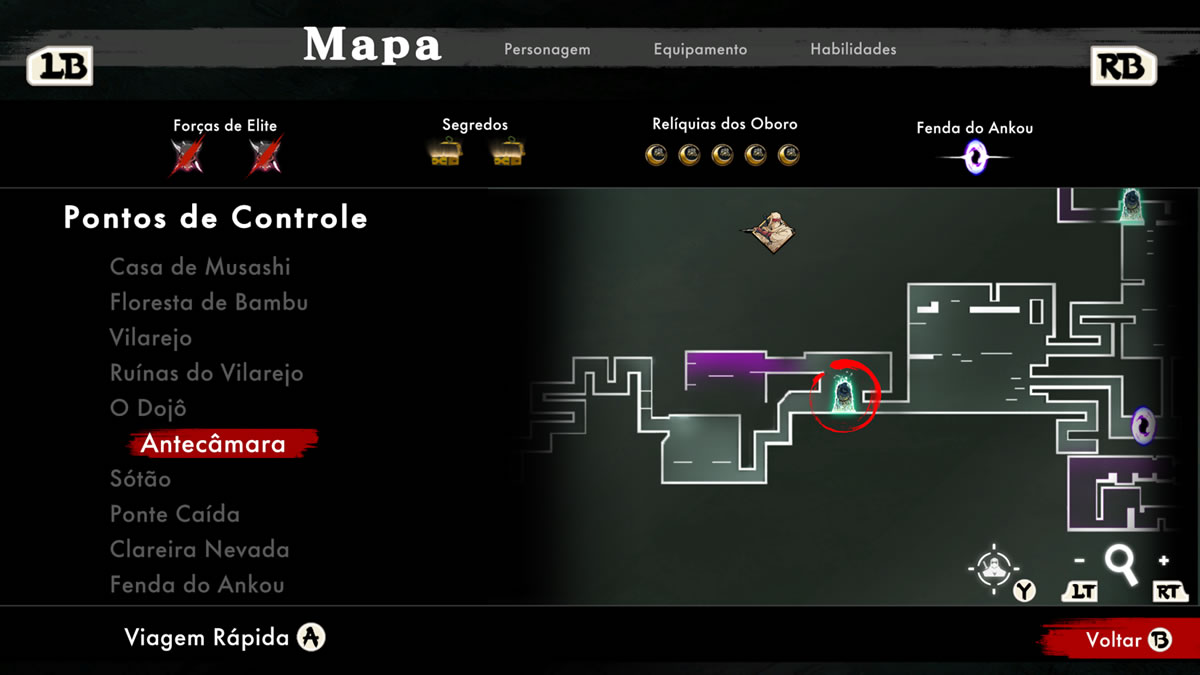Choose the highlighted Antecâmara entry

coord(213,444)
